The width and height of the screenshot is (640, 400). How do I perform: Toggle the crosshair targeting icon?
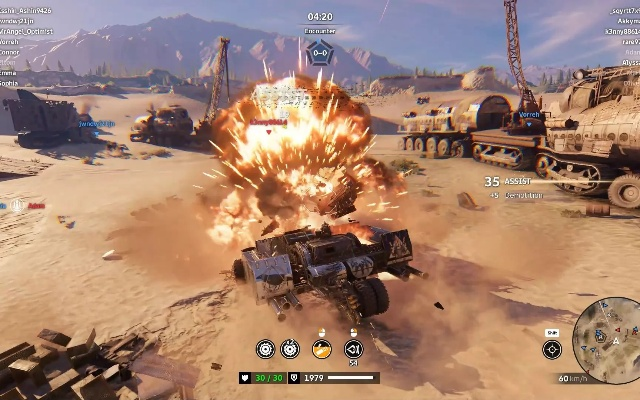[552, 348]
